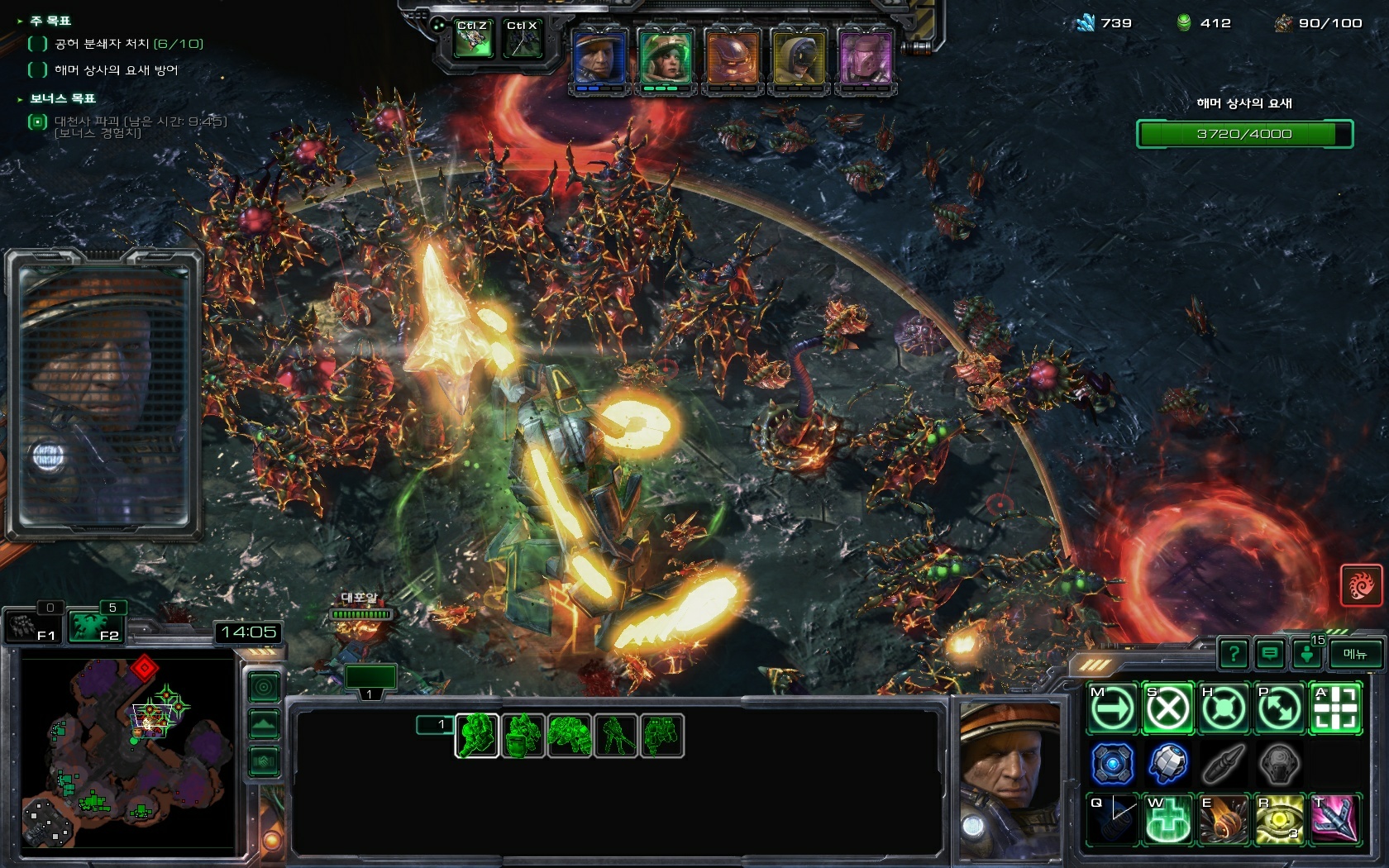Toggle minimap terrain display button
The image size is (1389, 868).
(264, 723)
